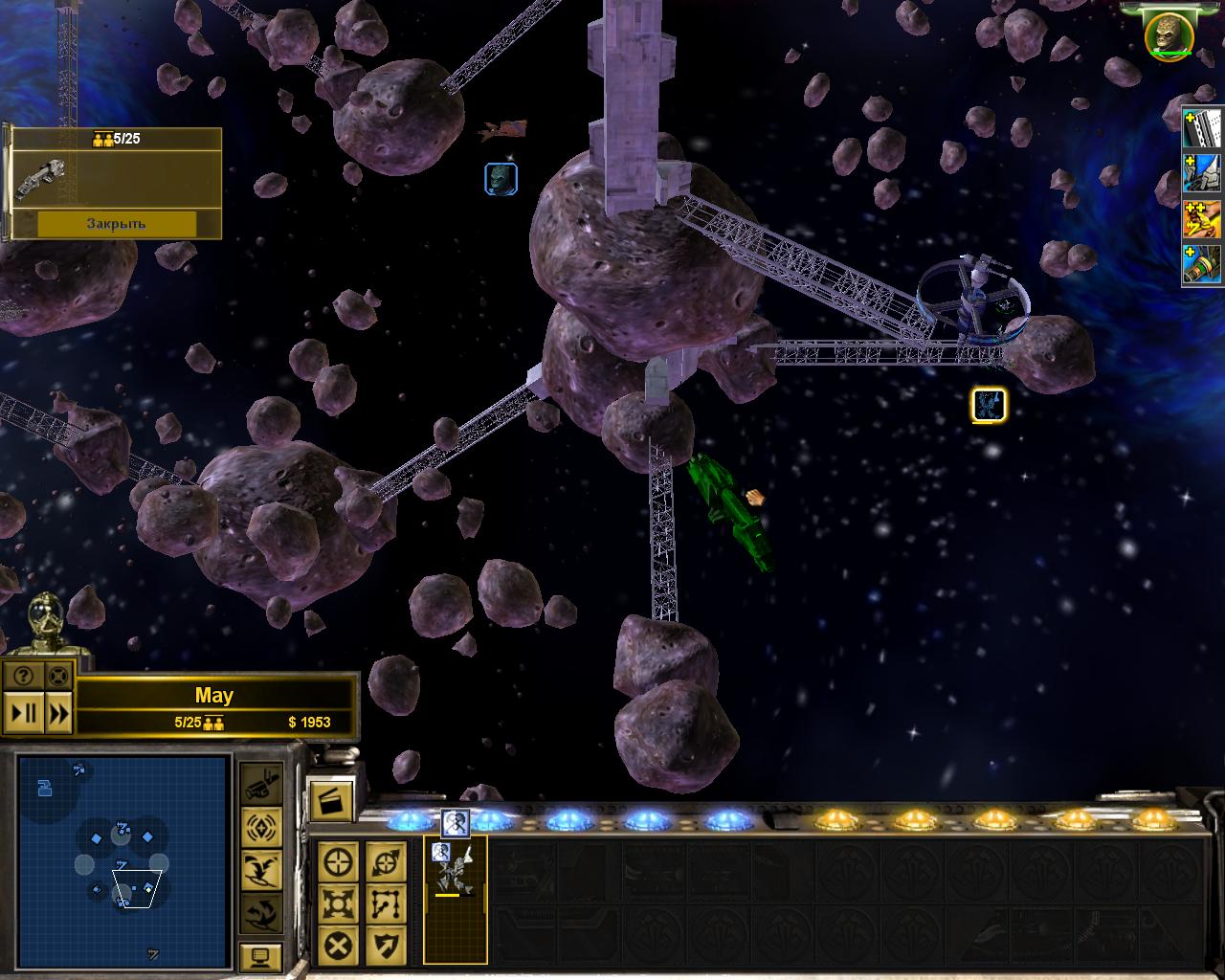Viewport: 1225px width, 980px height.
Task: Choose the crosshair attack command
Action: pyautogui.click(x=340, y=862)
